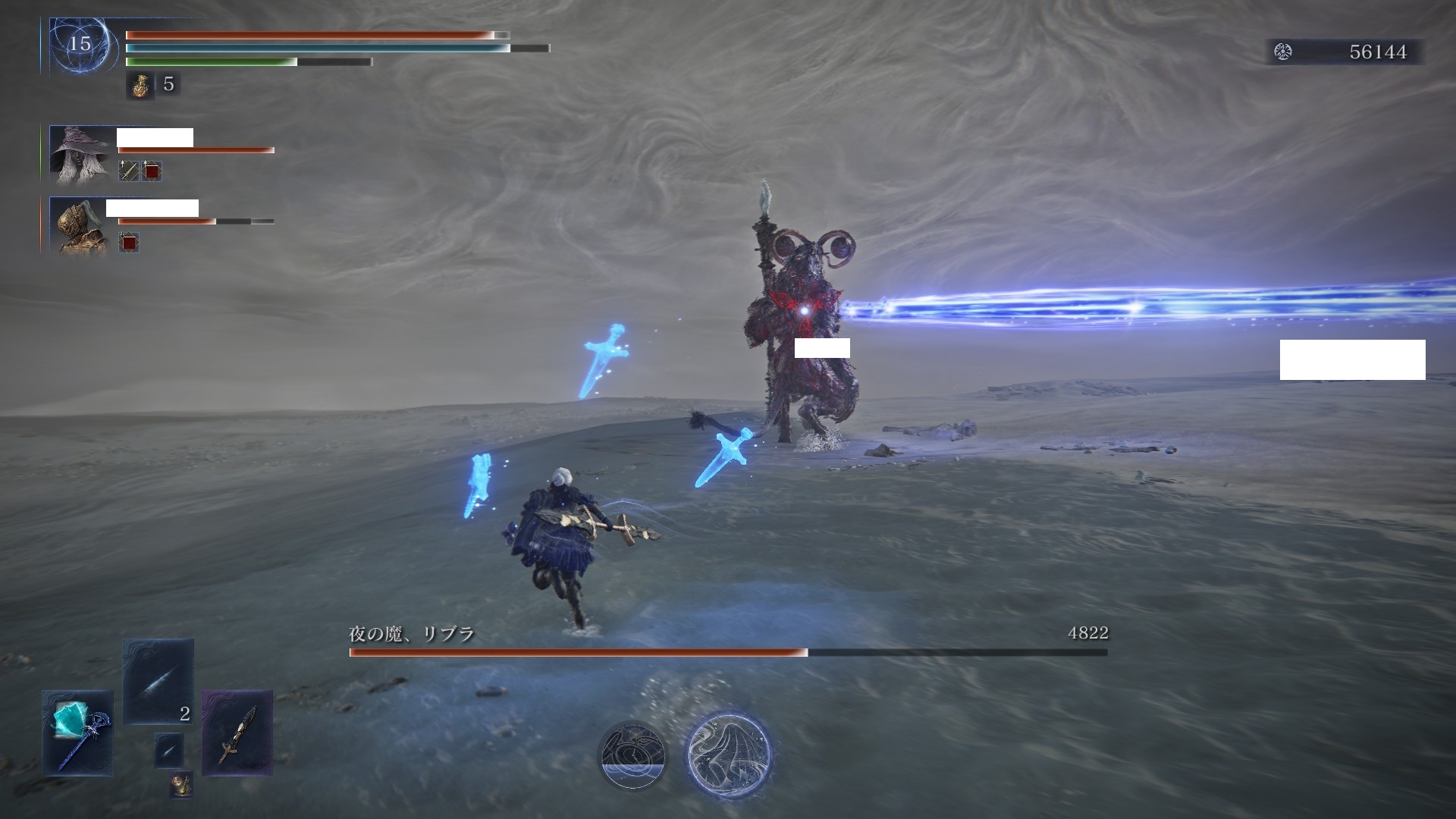Select the witch-hat teammate portrait
This screenshot has height=819, width=1456.
tap(80, 155)
